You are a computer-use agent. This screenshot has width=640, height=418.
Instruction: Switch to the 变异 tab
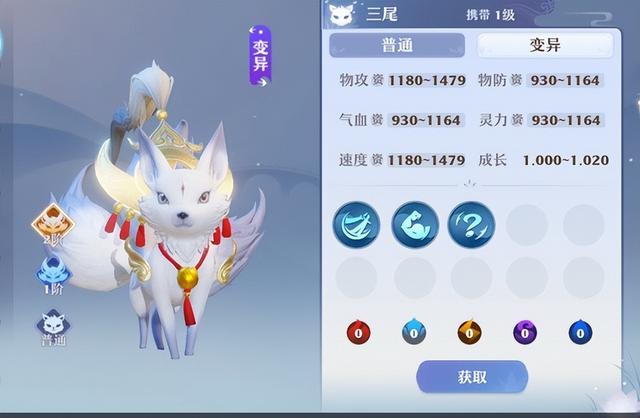[x=543, y=45]
